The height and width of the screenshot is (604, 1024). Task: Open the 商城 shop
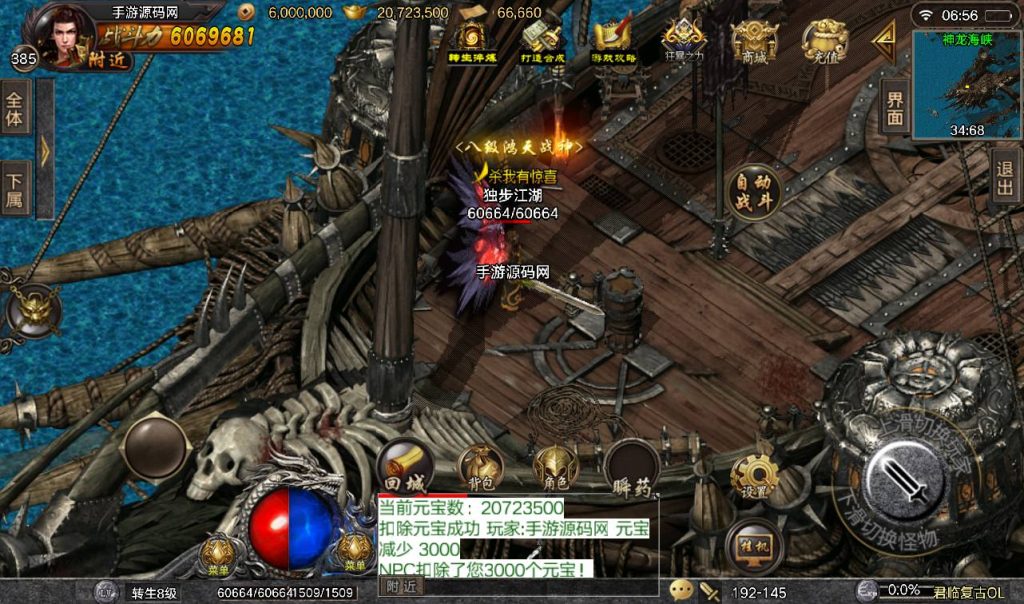[x=754, y=42]
